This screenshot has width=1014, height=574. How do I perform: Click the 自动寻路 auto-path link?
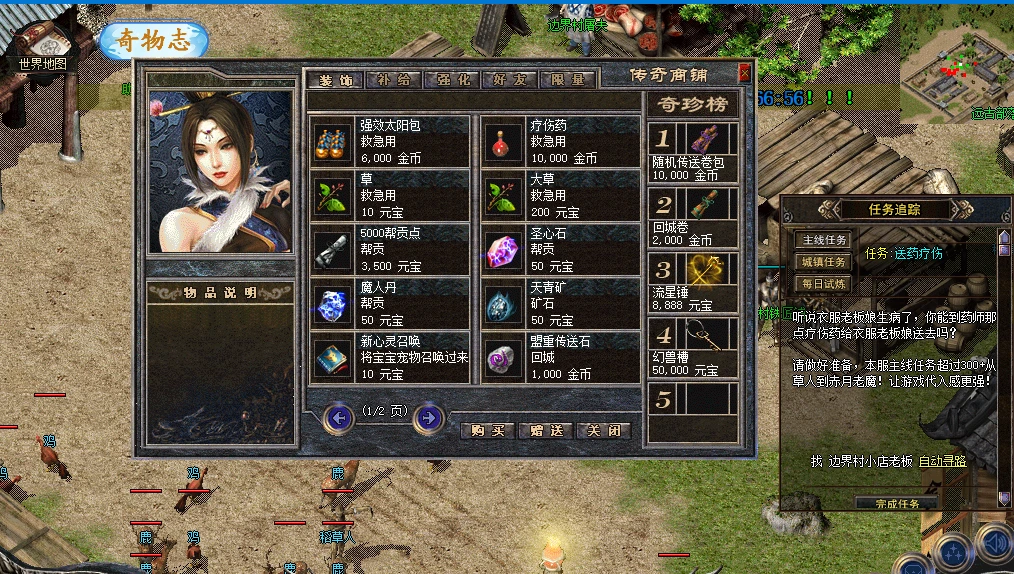(x=942, y=461)
